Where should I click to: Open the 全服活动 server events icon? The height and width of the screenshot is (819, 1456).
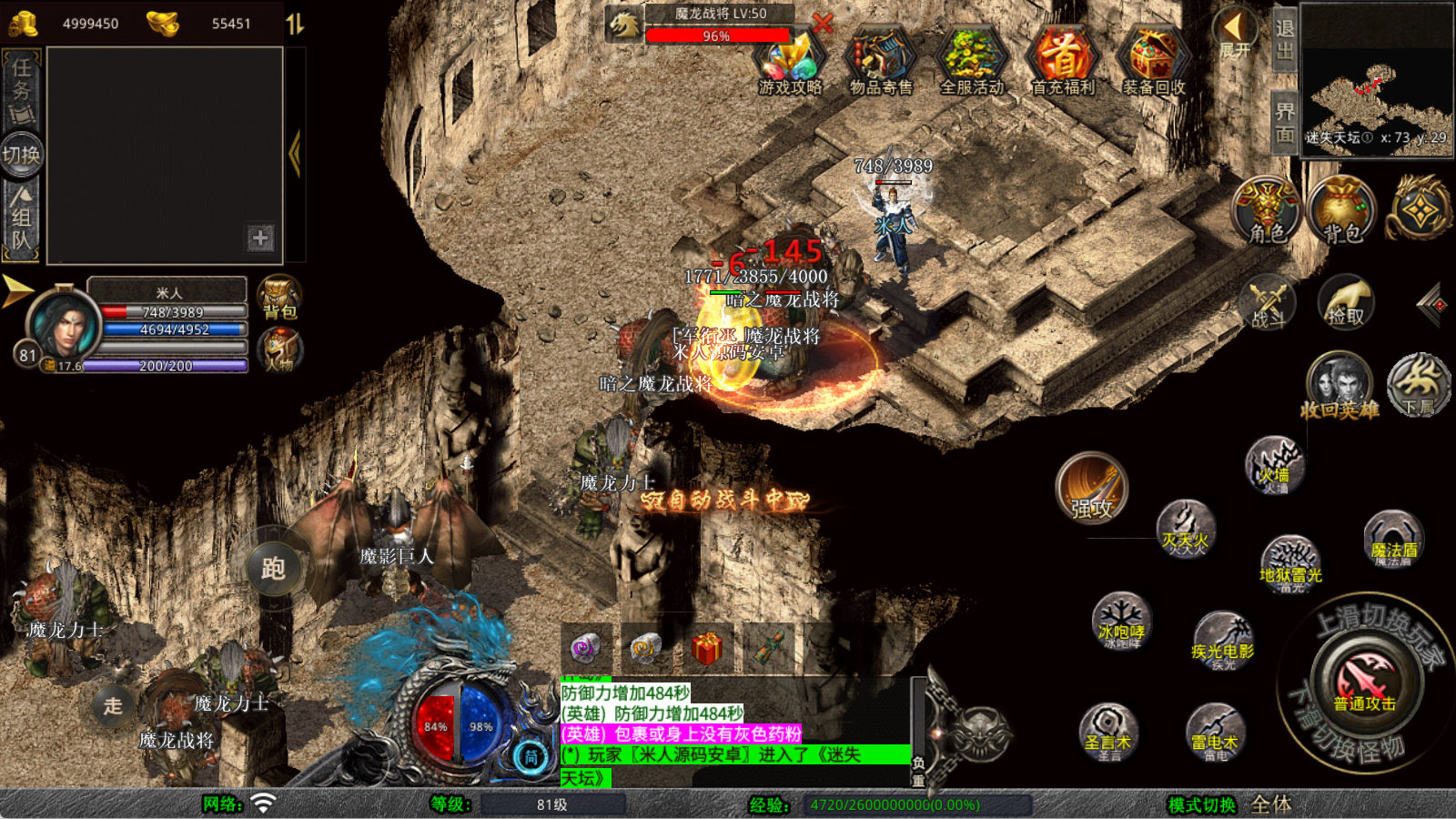pyautogui.click(x=972, y=62)
